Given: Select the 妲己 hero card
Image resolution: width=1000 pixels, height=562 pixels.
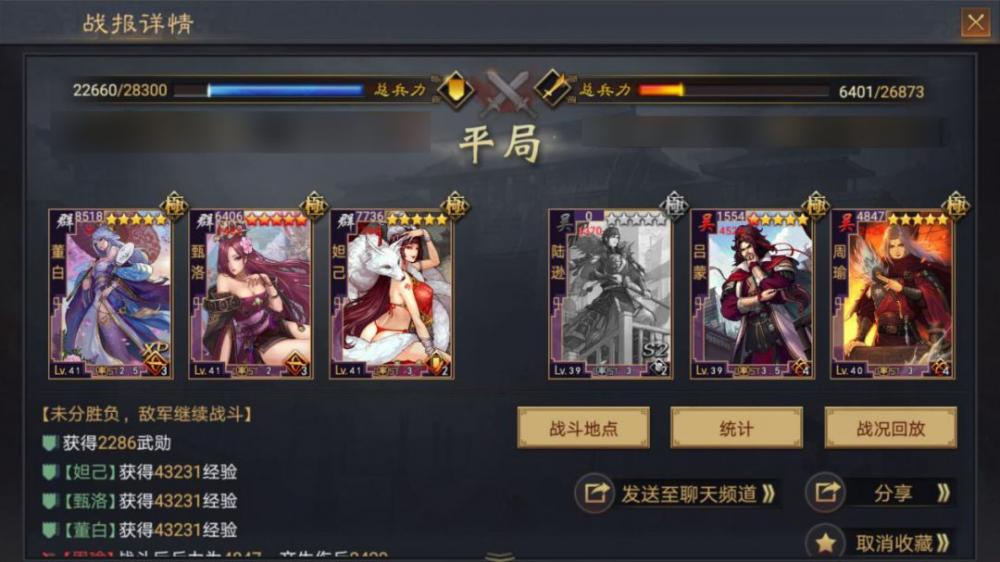Looking at the screenshot, I should [x=391, y=294].
